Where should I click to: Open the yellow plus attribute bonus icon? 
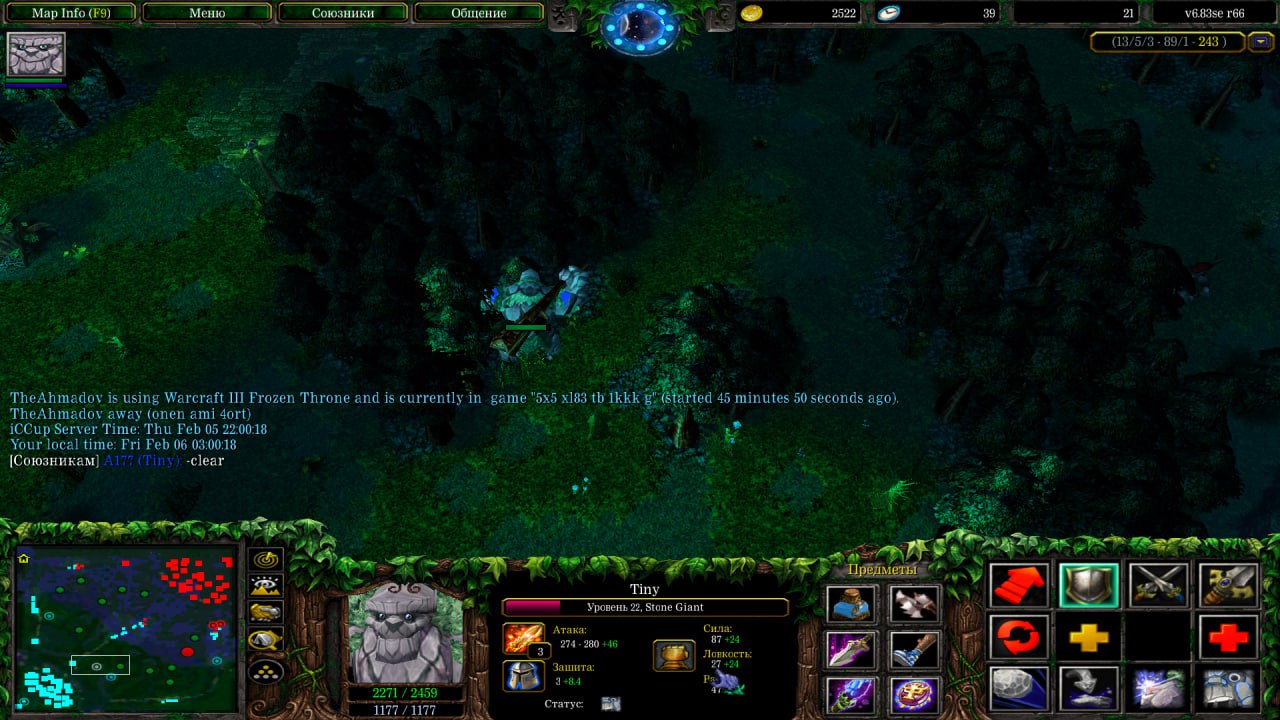point(1088,637)
